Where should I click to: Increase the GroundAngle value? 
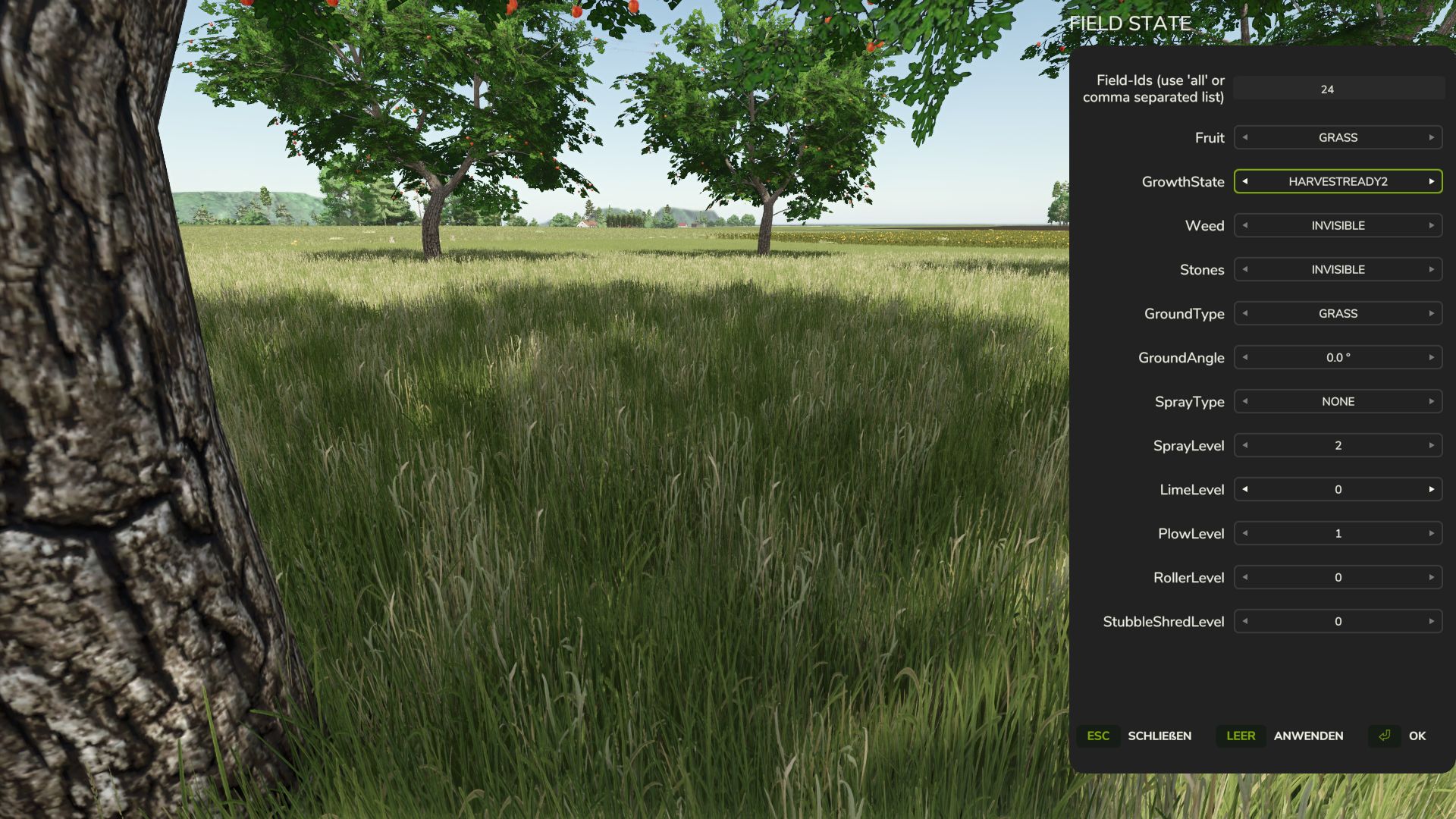(x=1430, y=357)
